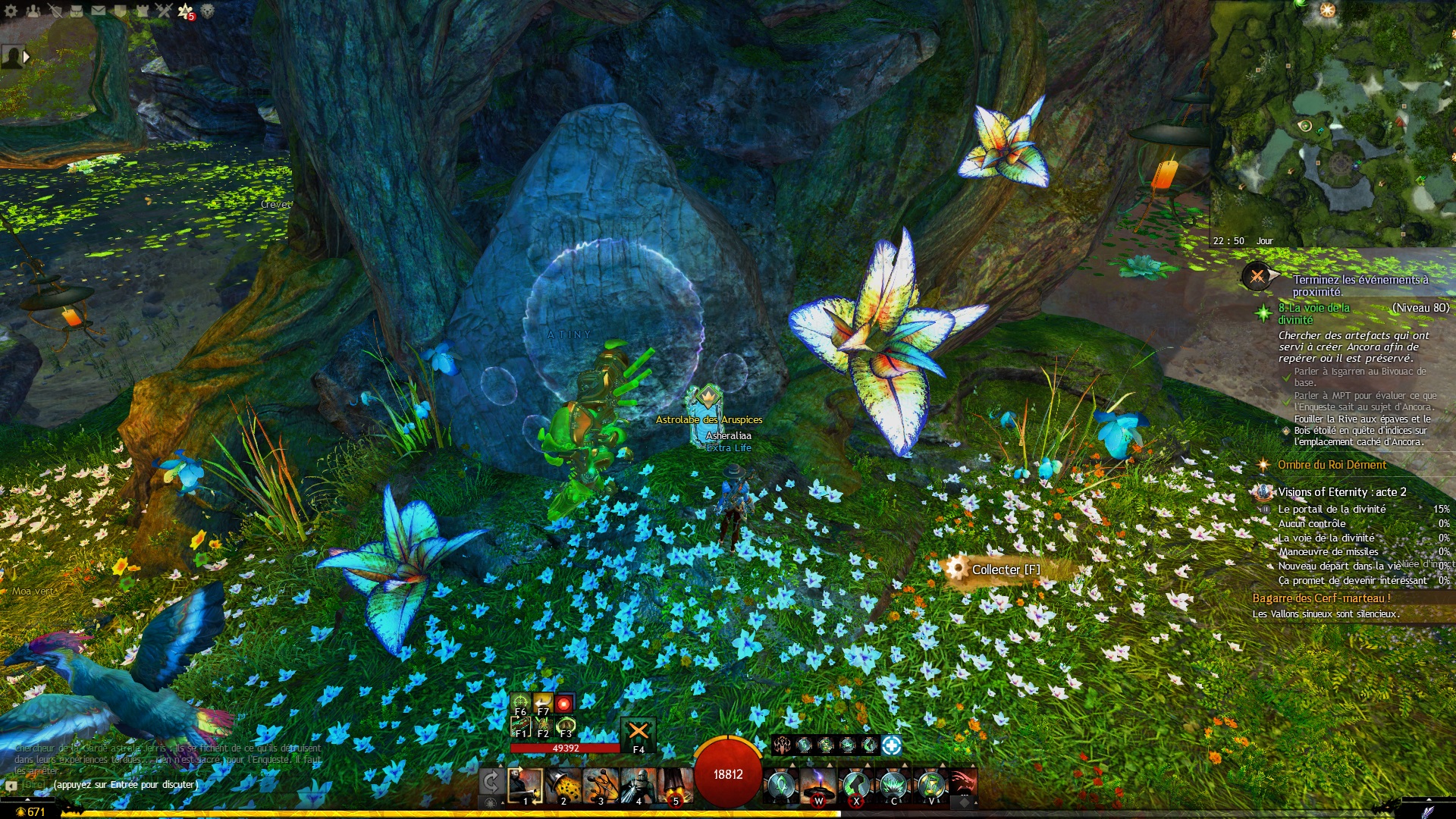Screen dimensions: 1456x819
Task: Activate weapon skill 4 armored figure
Action: click(x=638, y=786)
